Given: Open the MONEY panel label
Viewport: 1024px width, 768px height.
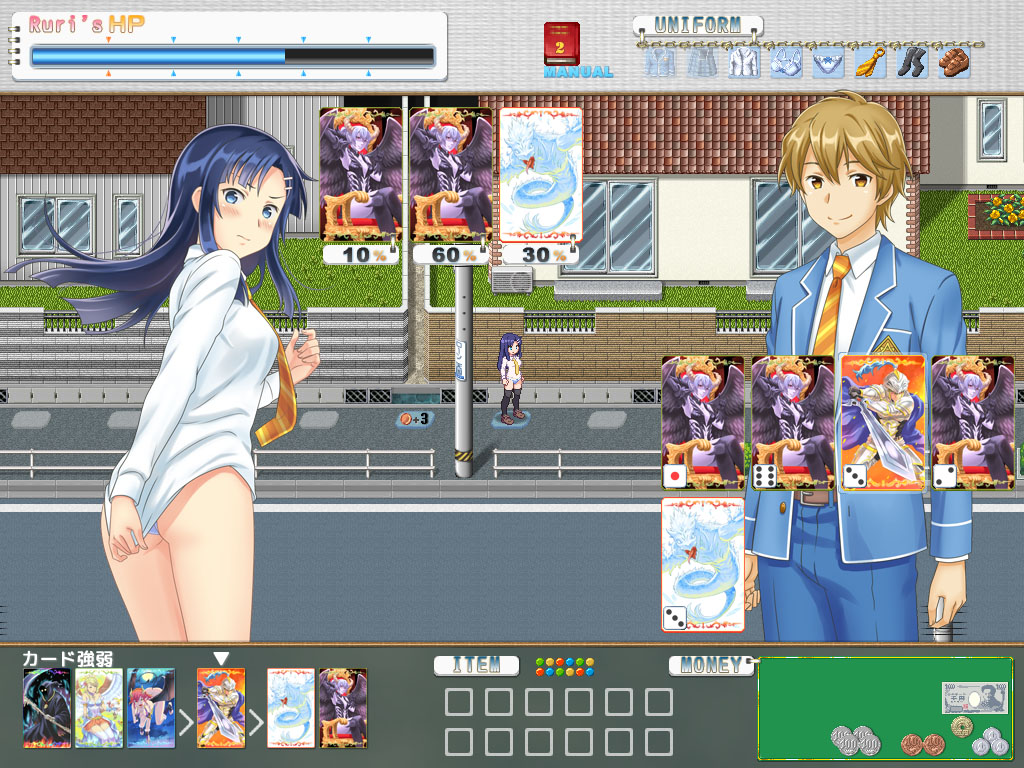Looking at the screenshot, I should coord(711,665).
